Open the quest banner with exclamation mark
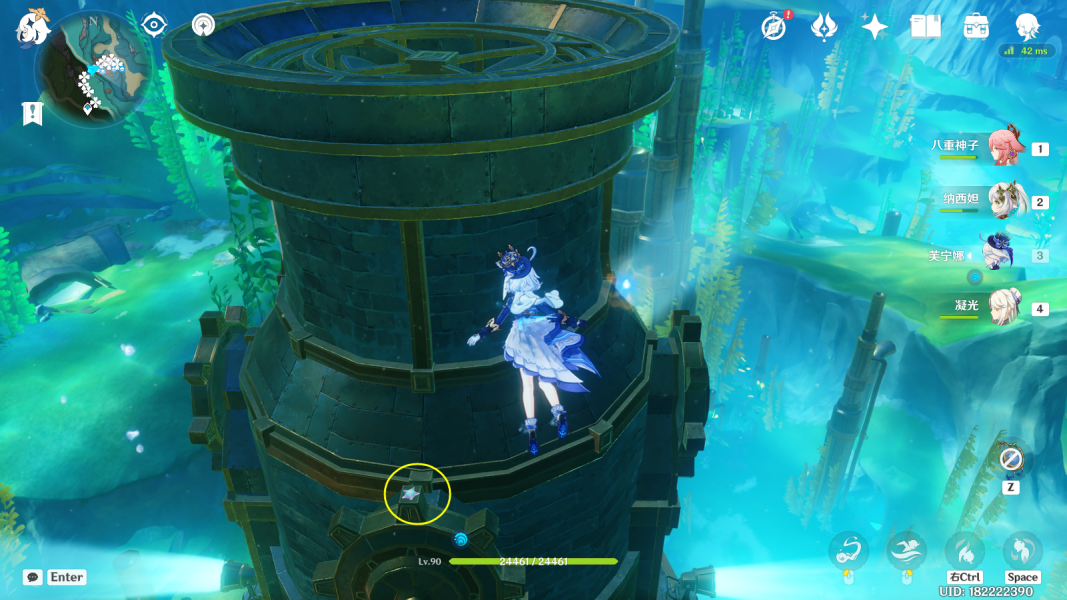This screenshot has width=1067, height=600. pyautogui.click(x=32, y=113)
